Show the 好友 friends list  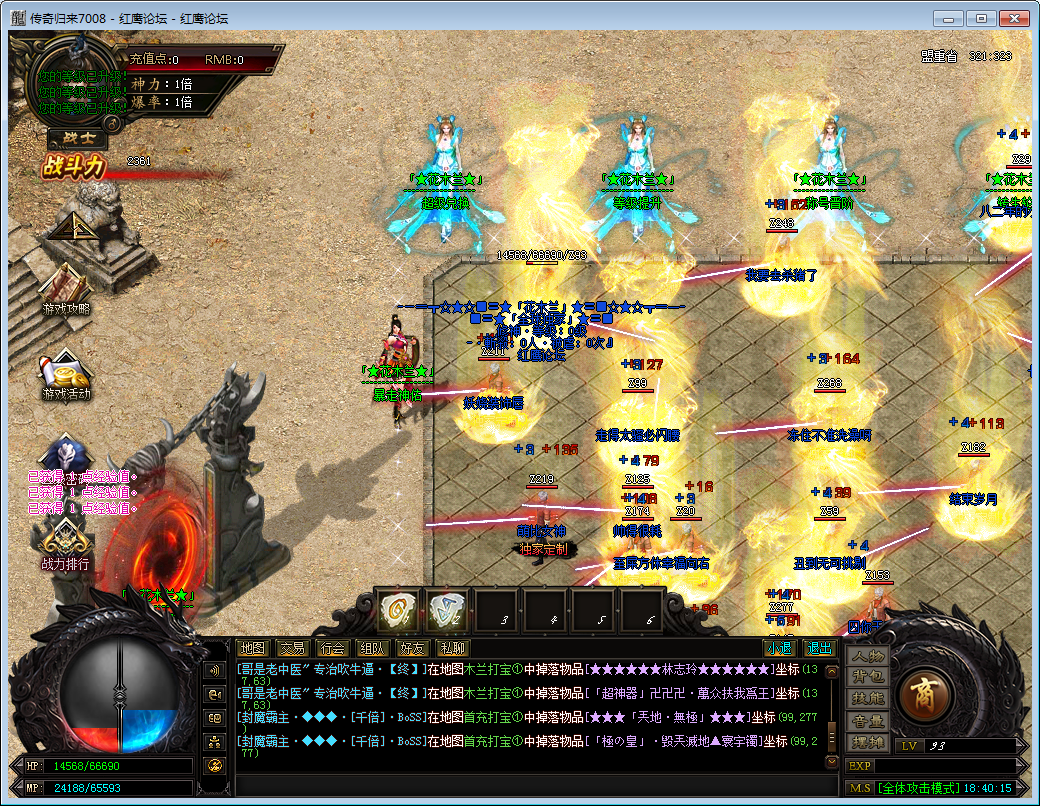coord(412,648)
